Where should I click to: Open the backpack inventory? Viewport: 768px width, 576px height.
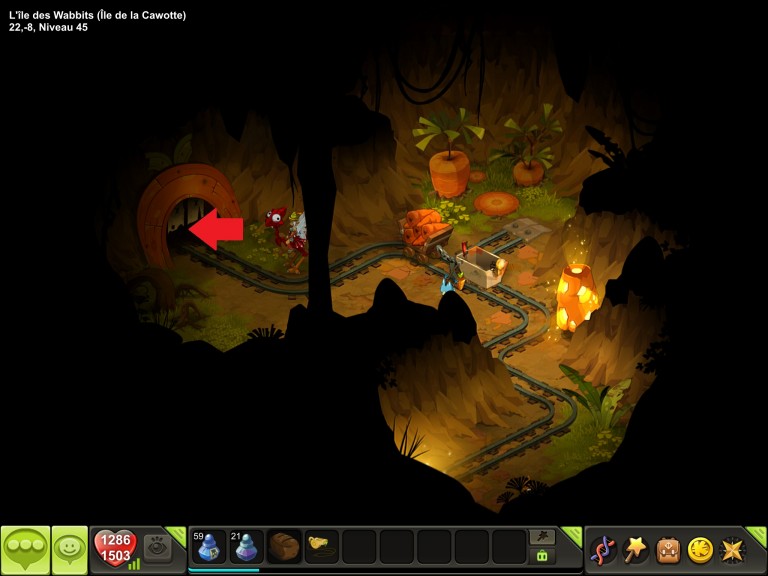(668, 549)
